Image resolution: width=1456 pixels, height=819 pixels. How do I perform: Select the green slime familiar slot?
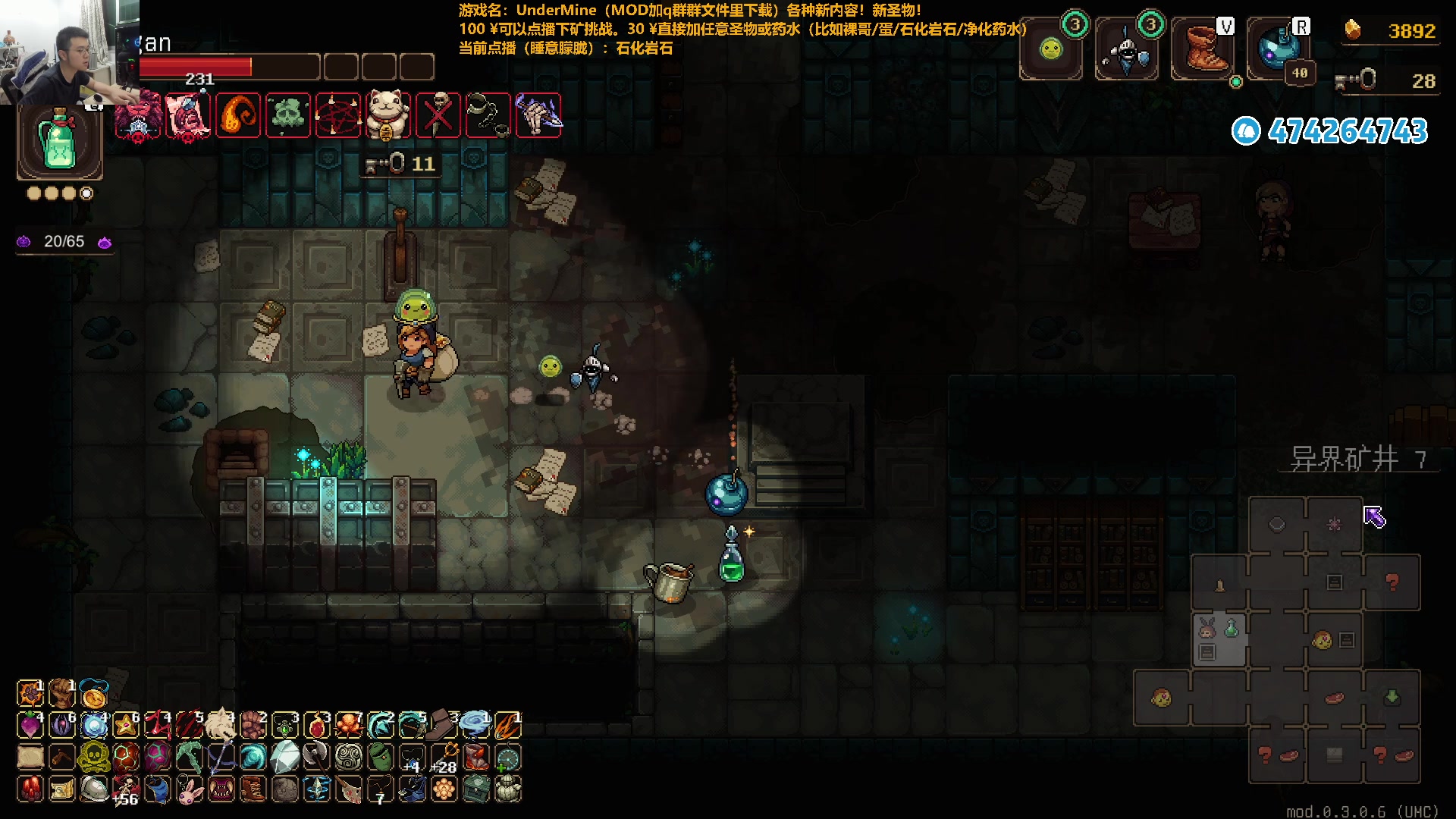pos(1051,50)
